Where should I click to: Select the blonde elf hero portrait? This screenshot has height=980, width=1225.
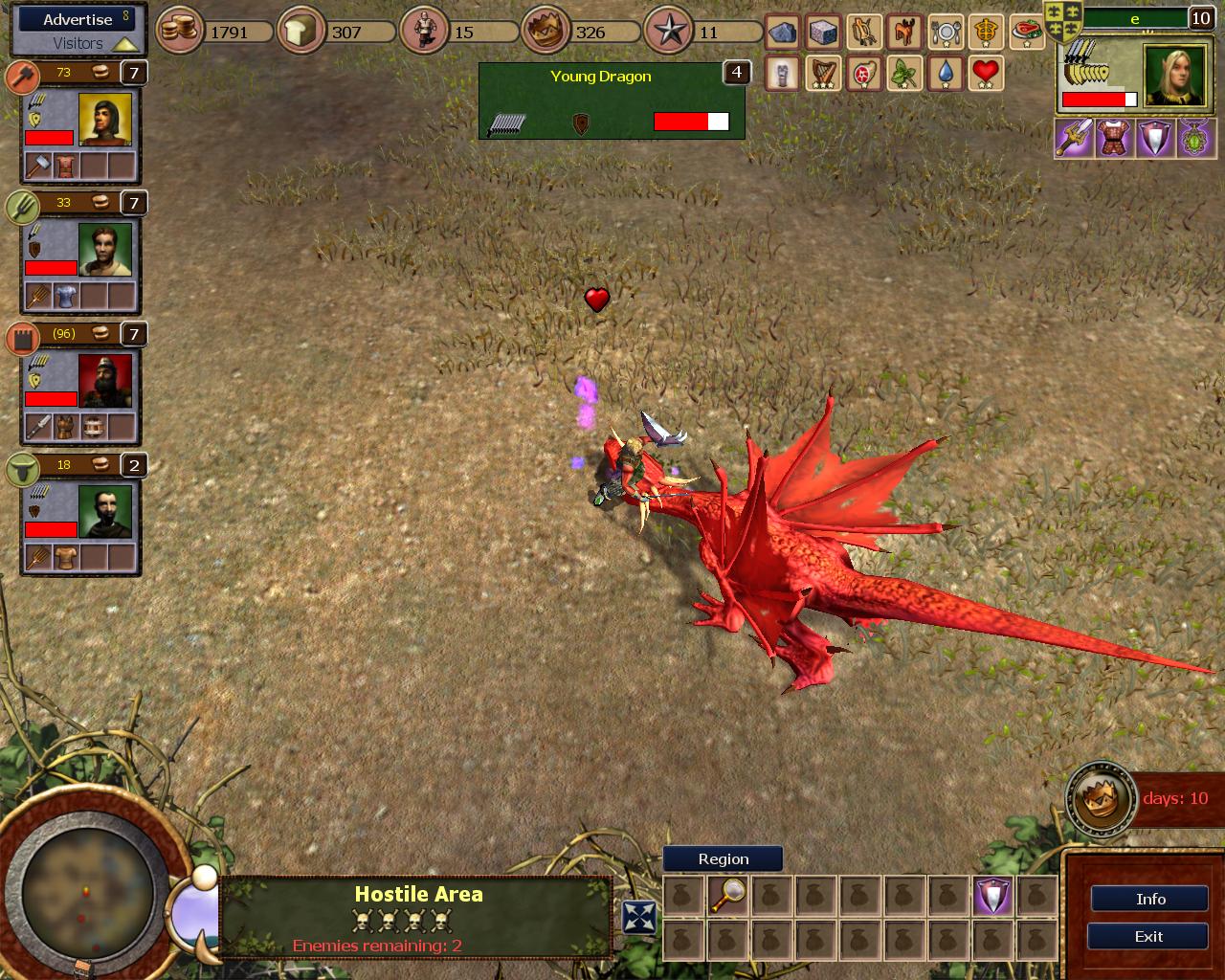click(1173, 78)
